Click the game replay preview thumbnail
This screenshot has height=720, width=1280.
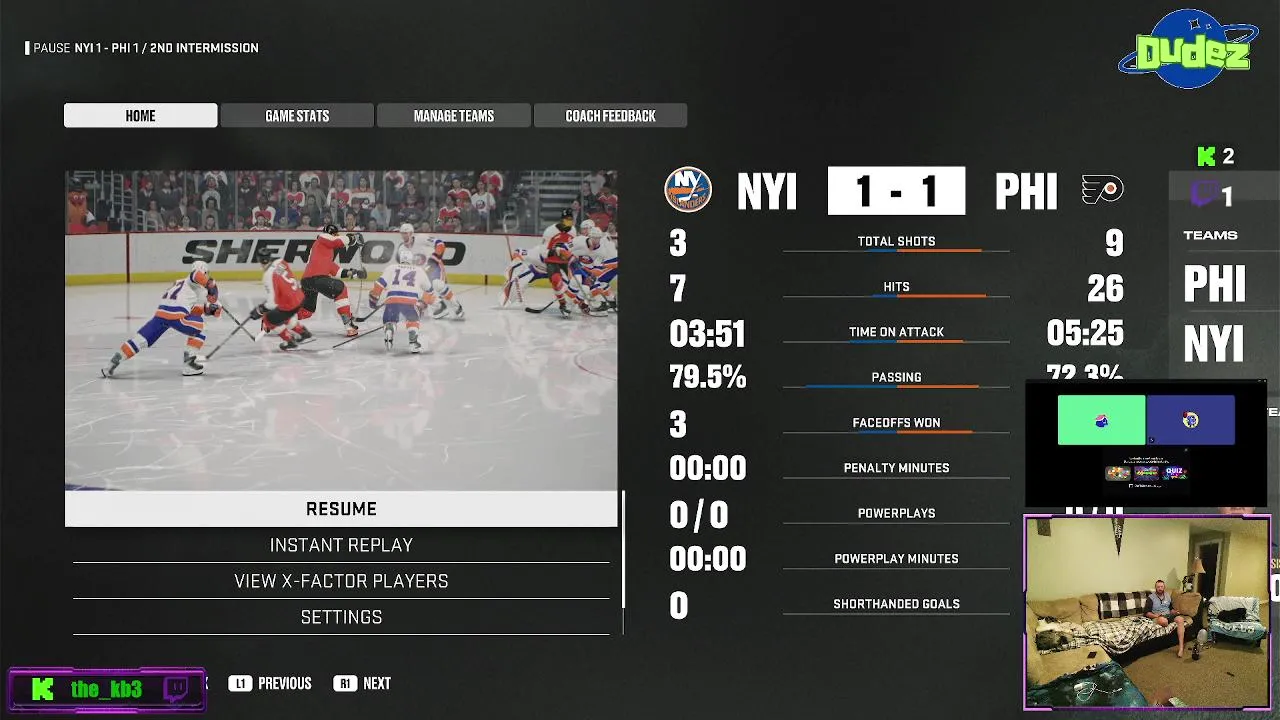point(341,330)
